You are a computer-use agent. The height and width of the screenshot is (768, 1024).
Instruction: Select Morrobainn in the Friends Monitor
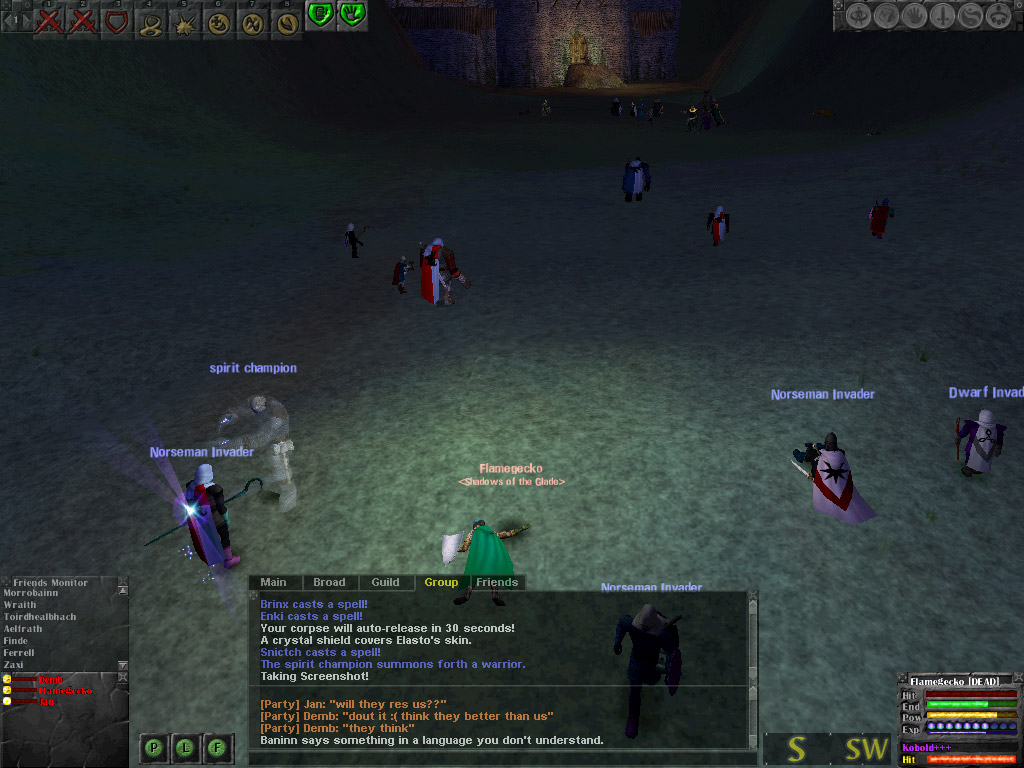point(31,593)
